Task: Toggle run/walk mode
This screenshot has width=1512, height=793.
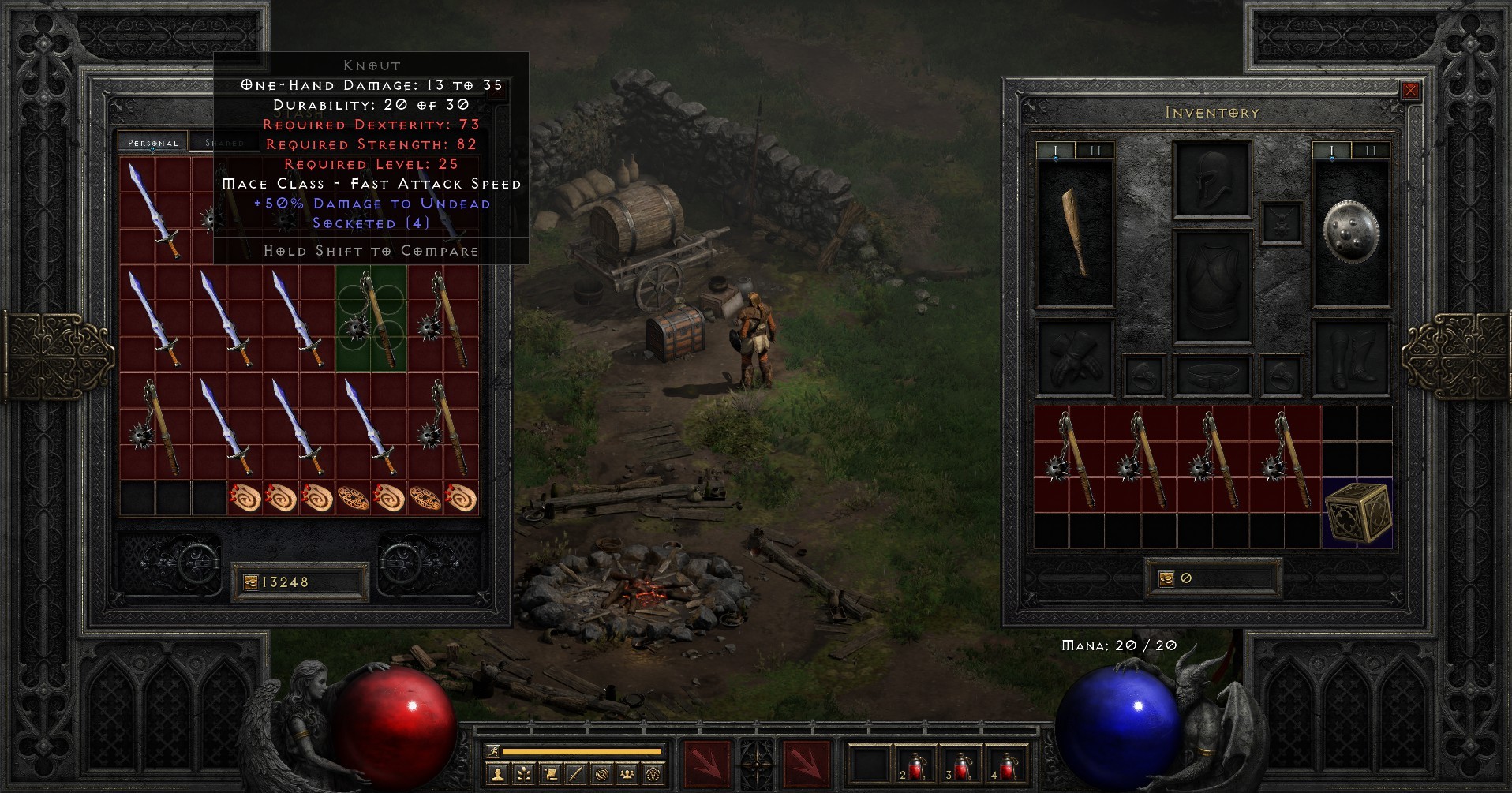Action: (x=493, y=751)
